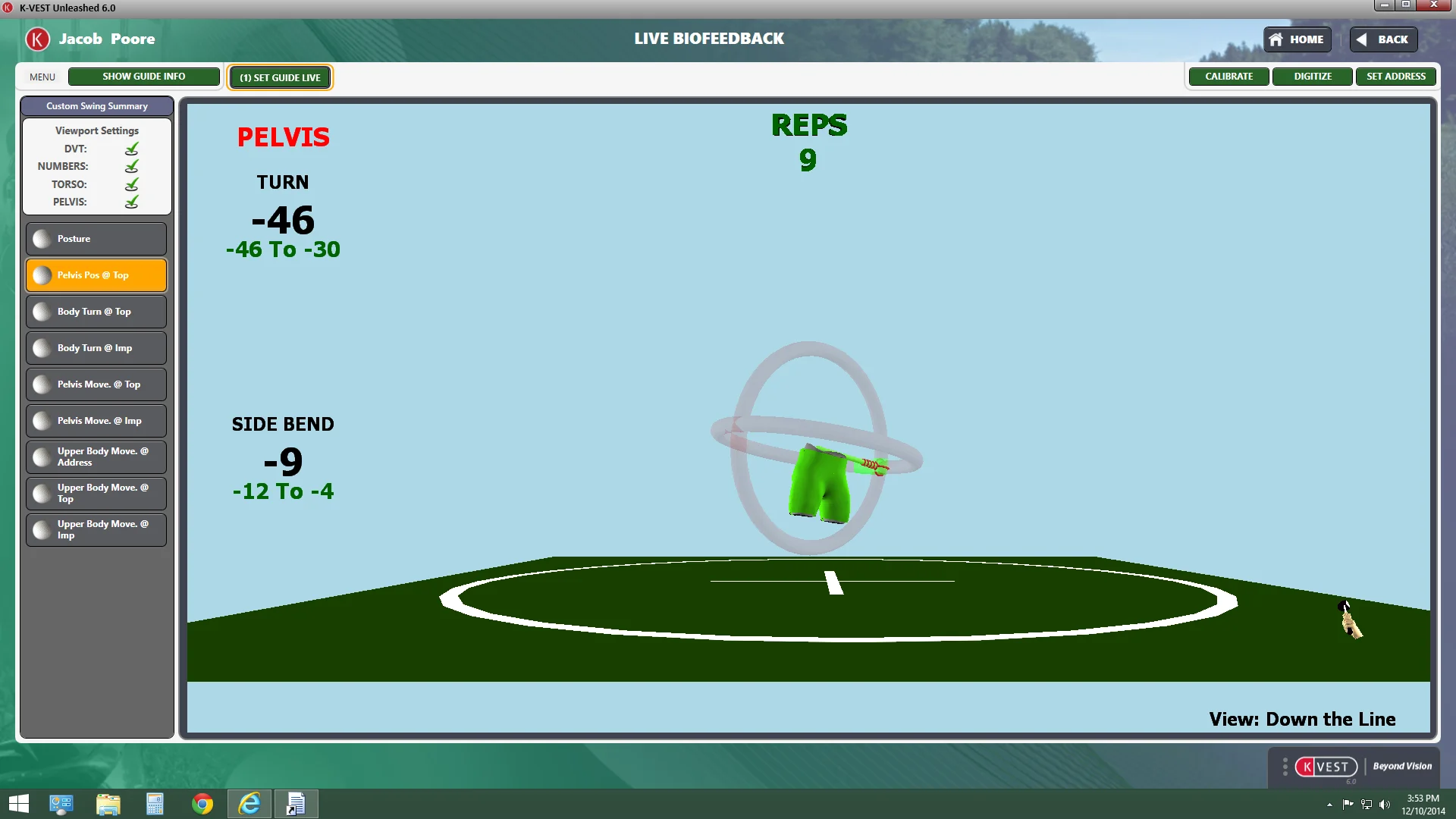Choose Upper Body Move. @ Address
Viewport: 1456px width, 819px height.
pos(96,457)
